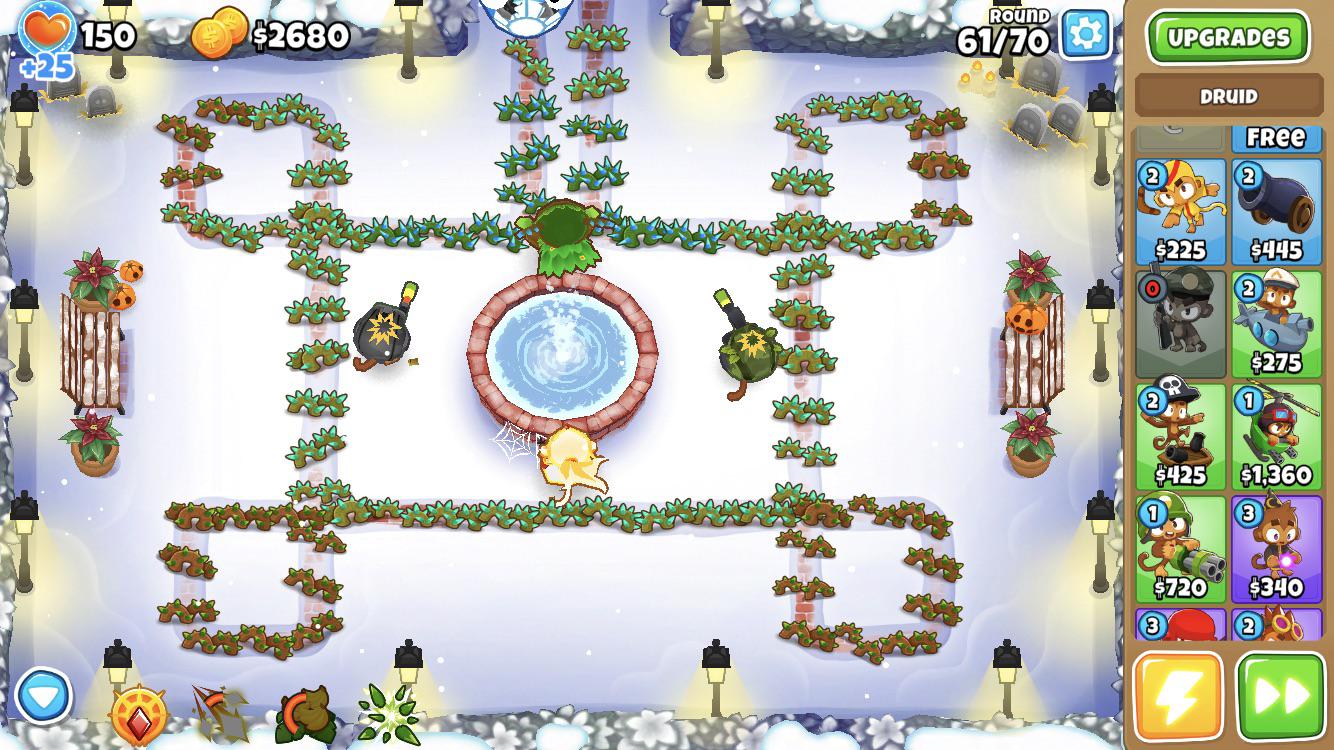This screenshot has height=750, width=1334.
Task: Click the DRUID name banner
Action: coord(1227,96)
